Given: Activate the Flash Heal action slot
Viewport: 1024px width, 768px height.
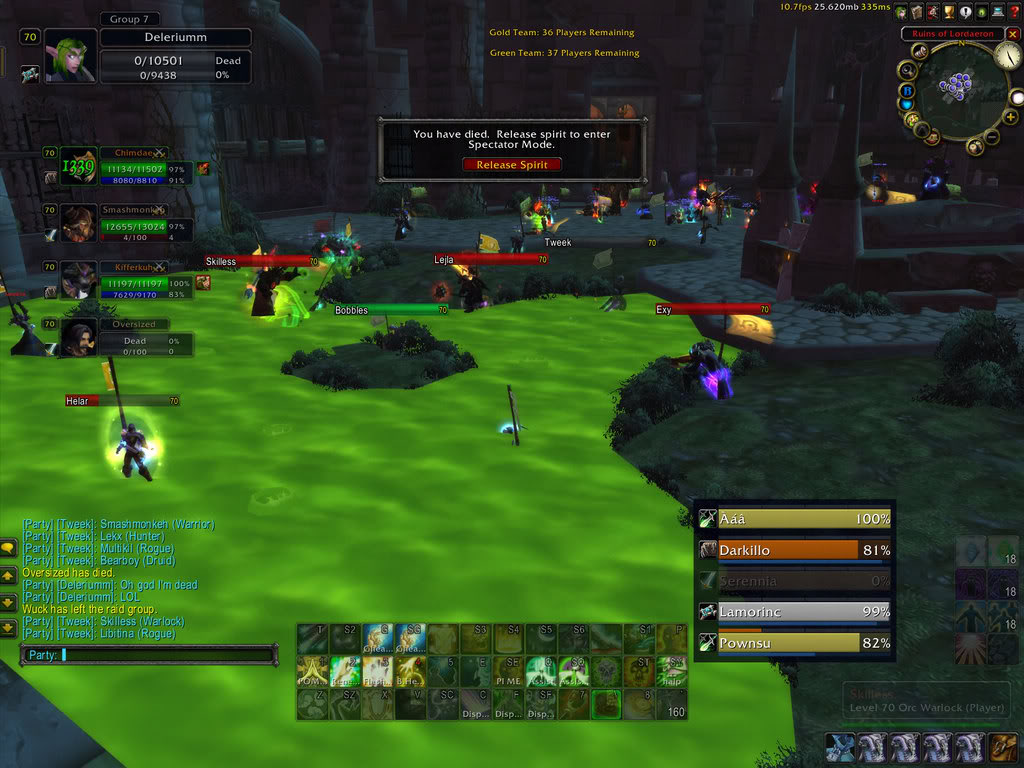Looking at the screenshot, I should pyautogui.click(x=376, y=670).
